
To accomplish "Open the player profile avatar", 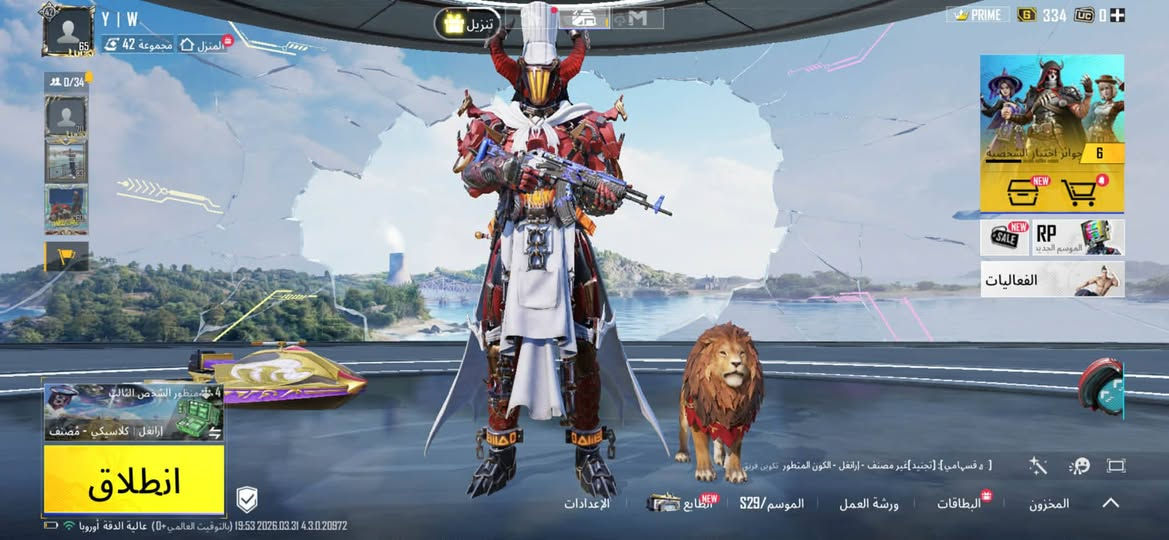I will point(68,31).
